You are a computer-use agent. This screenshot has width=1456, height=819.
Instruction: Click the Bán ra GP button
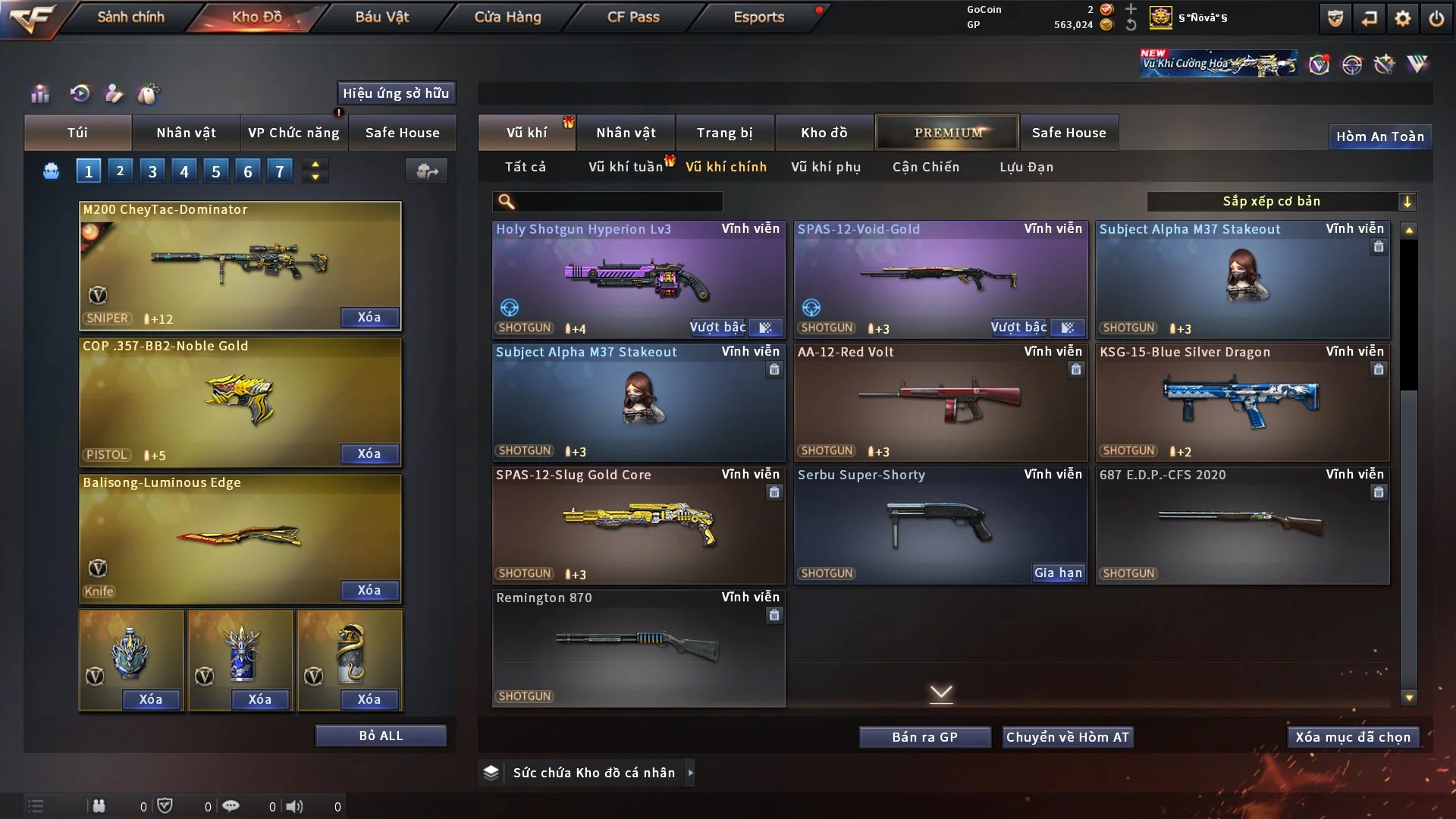point(924,737)
